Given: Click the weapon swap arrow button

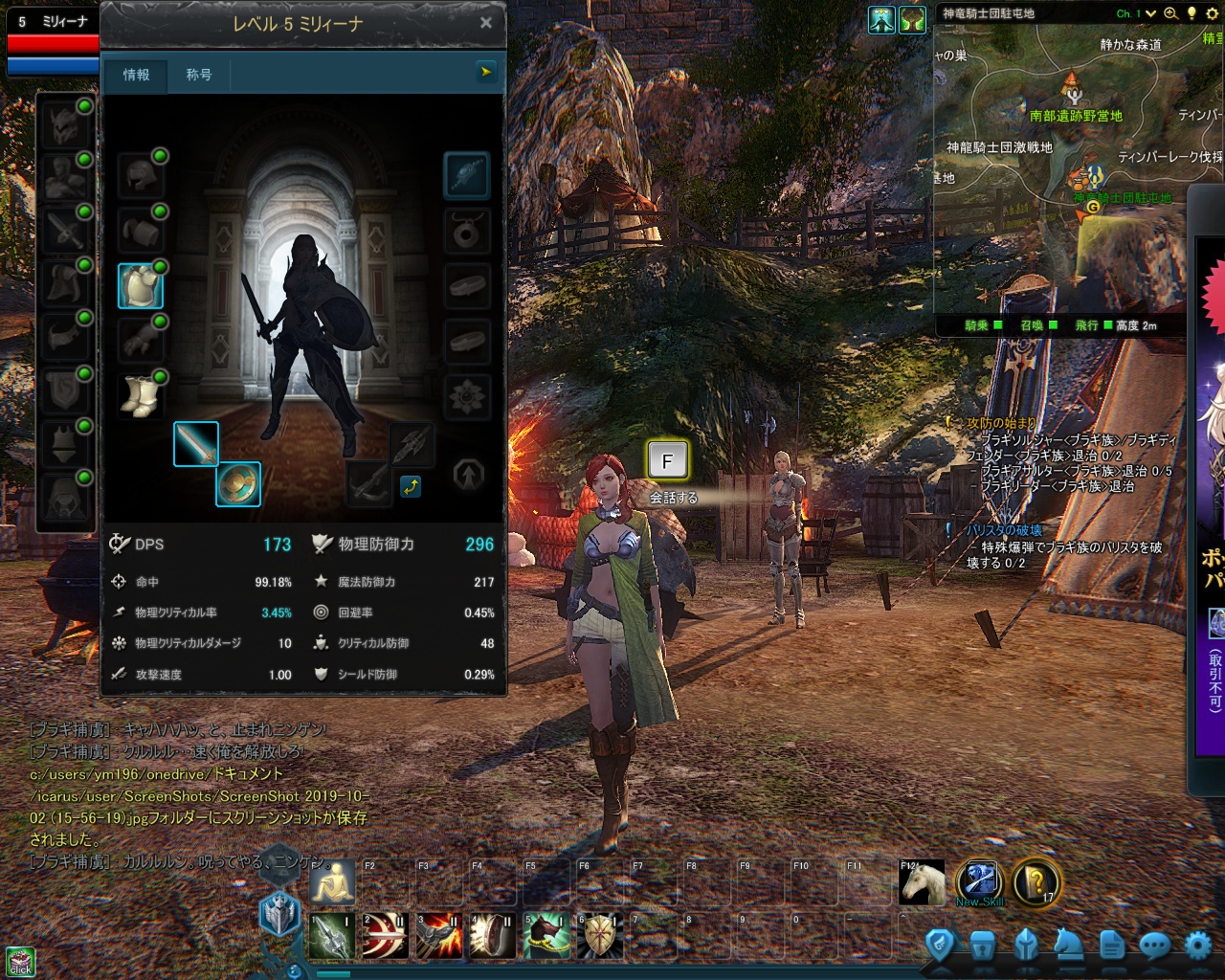Looking at the screenshot, I should click(411, 486).
